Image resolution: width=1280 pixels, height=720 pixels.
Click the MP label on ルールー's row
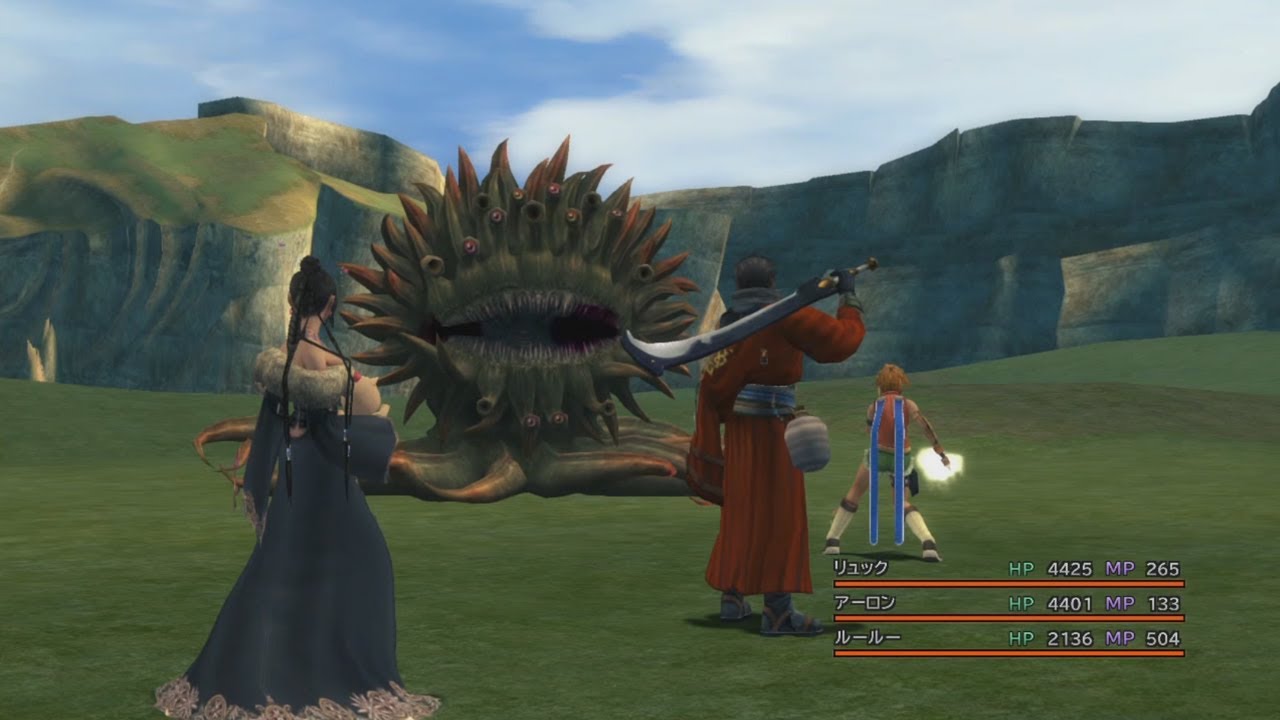[x=1120, y=637]
